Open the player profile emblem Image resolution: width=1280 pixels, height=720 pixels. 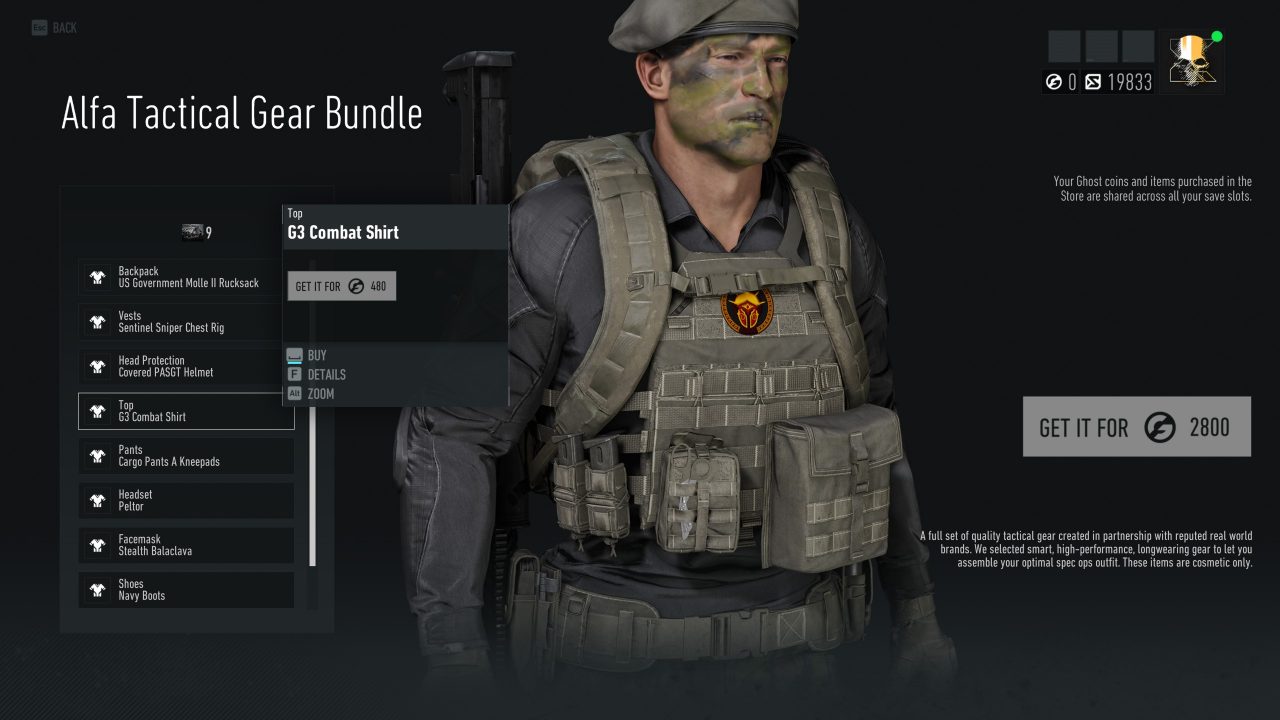1192,60
